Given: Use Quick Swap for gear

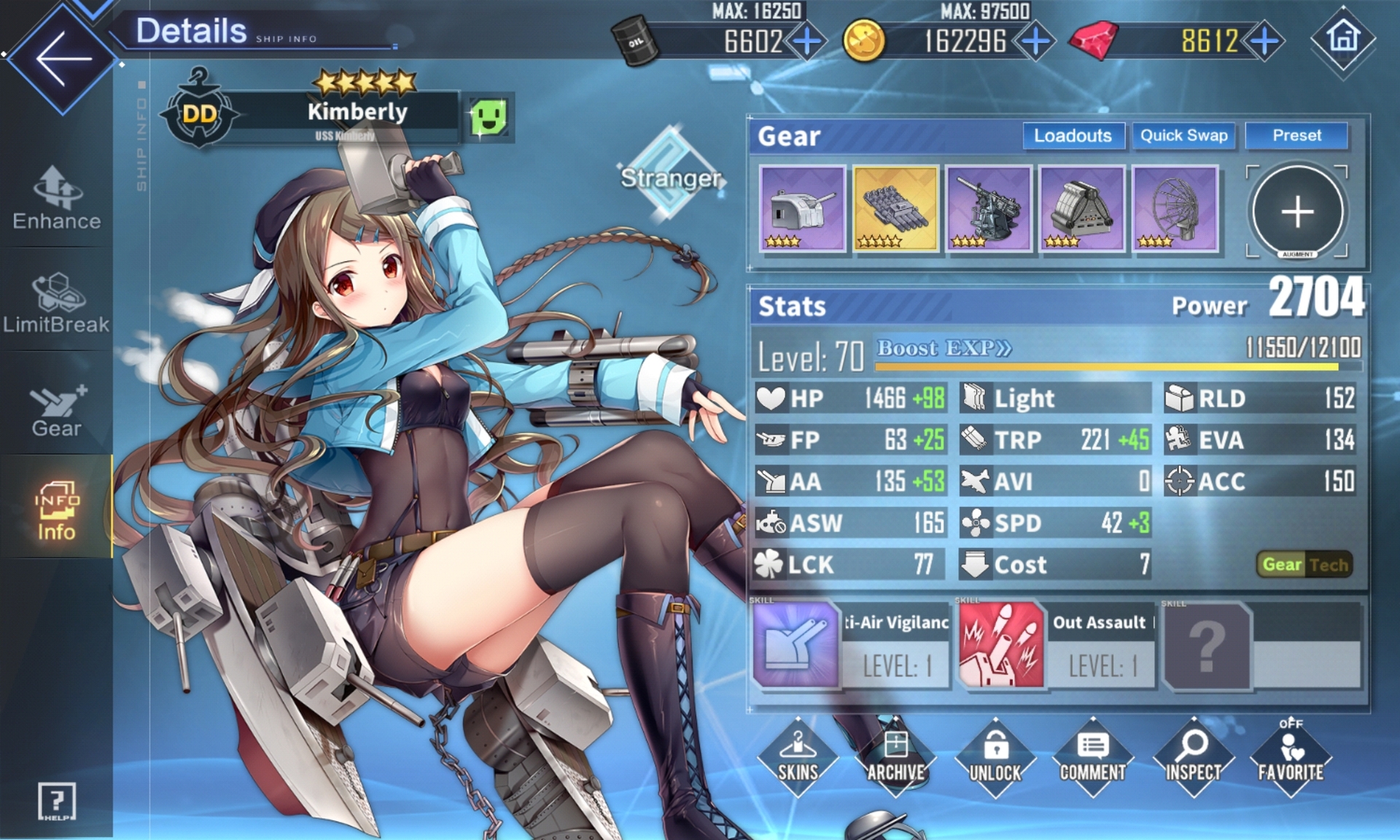Looking at the screenshot, I should coord(1183,136).
